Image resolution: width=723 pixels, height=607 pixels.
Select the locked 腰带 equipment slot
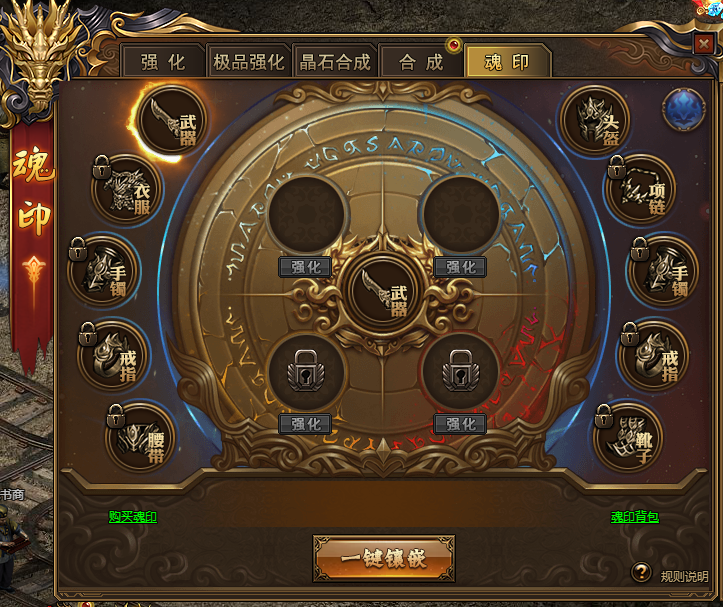139,436
